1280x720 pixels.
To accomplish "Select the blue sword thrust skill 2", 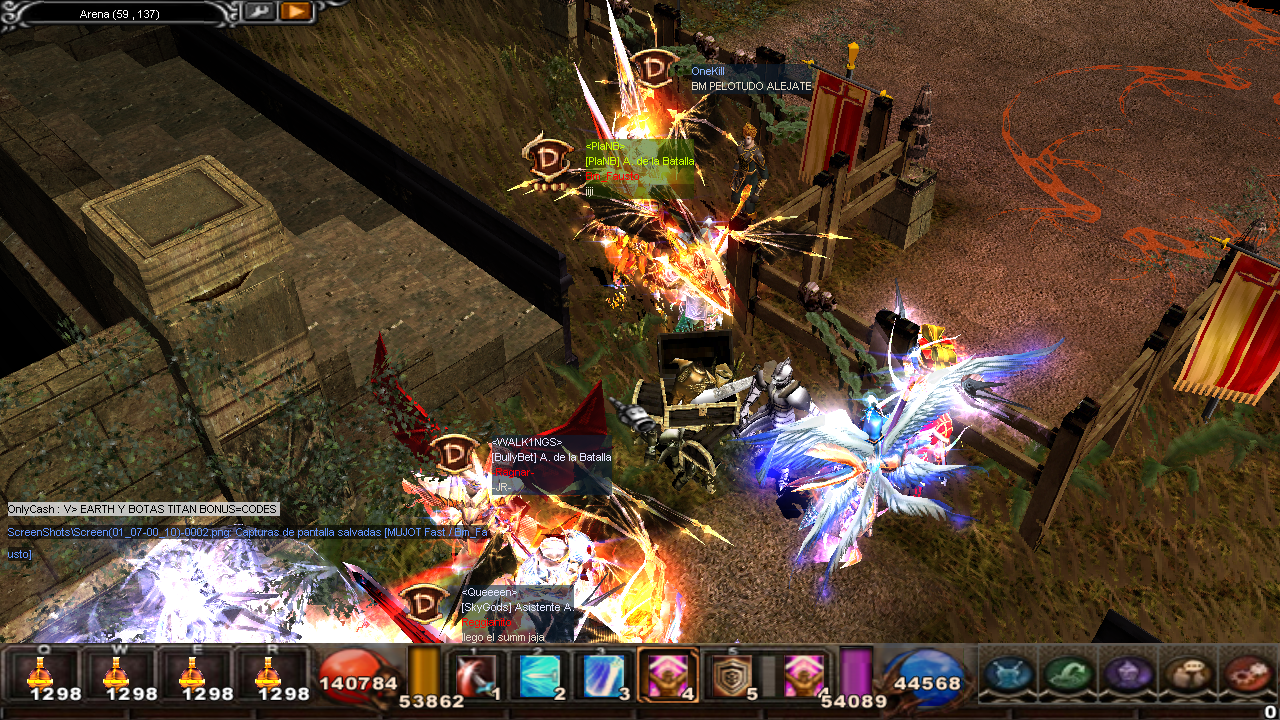I will pos(539,676).
